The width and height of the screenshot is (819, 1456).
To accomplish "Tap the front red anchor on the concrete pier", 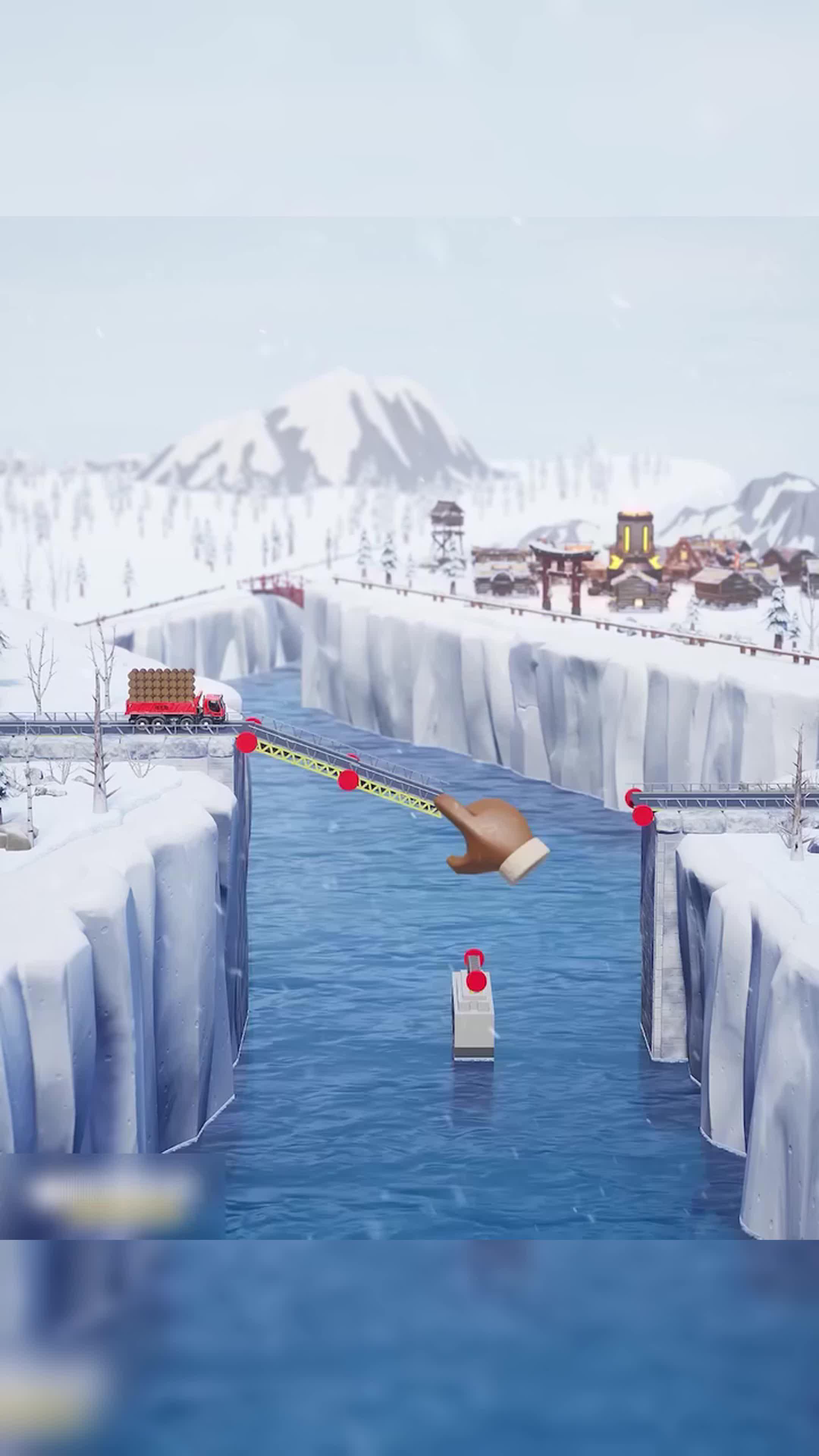I will pyautogui.click(x=476, y=981).
